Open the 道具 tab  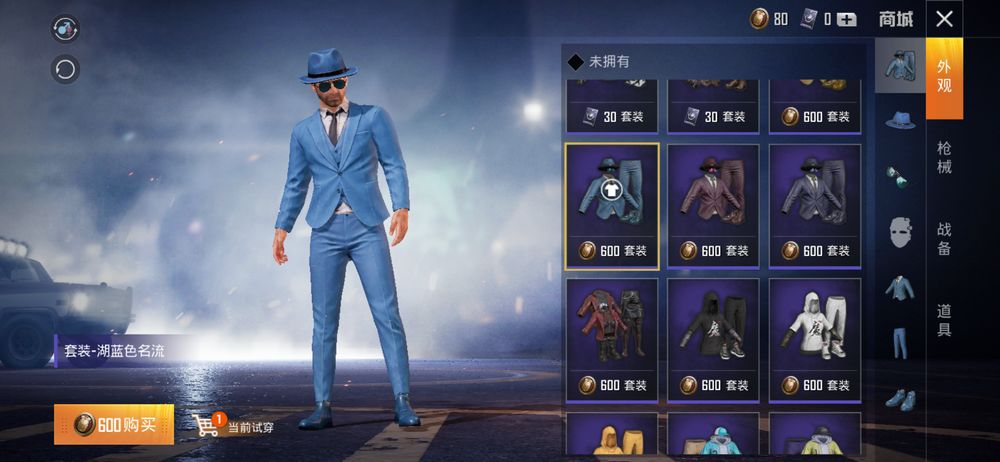(944, 320)
